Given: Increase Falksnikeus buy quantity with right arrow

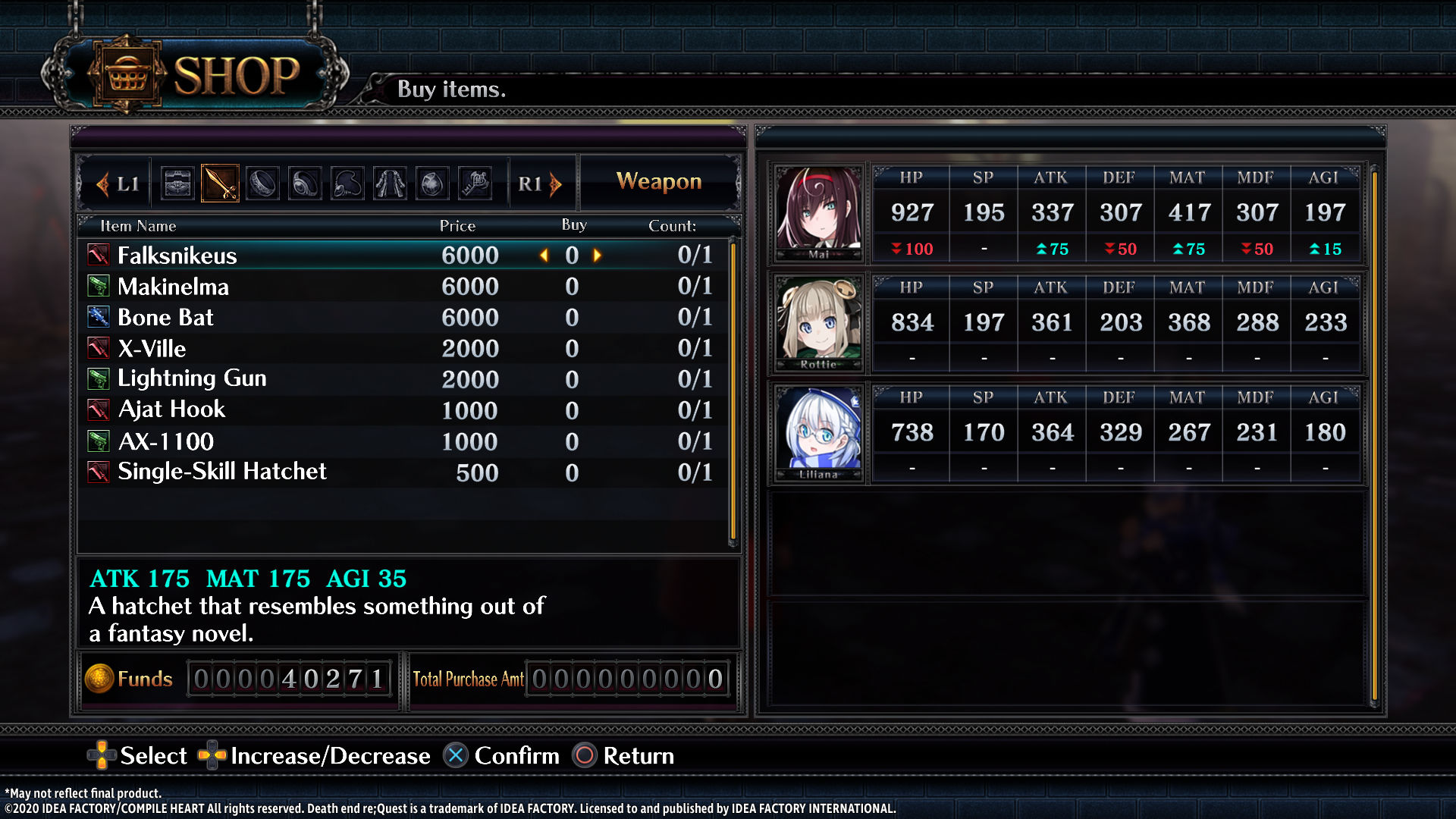Looking at the screenshot, I should (598, 256).
